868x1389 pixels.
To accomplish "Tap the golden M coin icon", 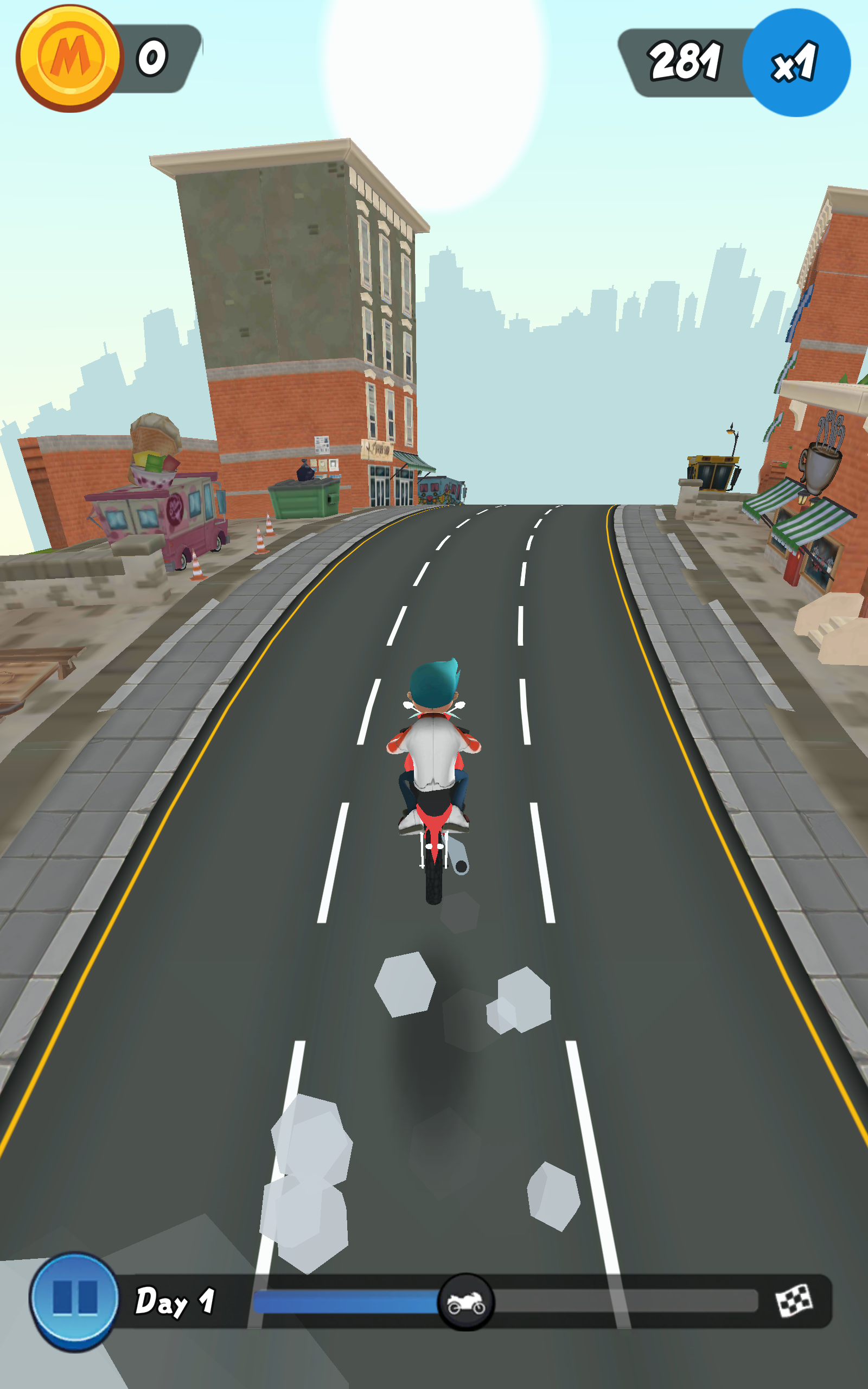I will [x=69, y=58].
